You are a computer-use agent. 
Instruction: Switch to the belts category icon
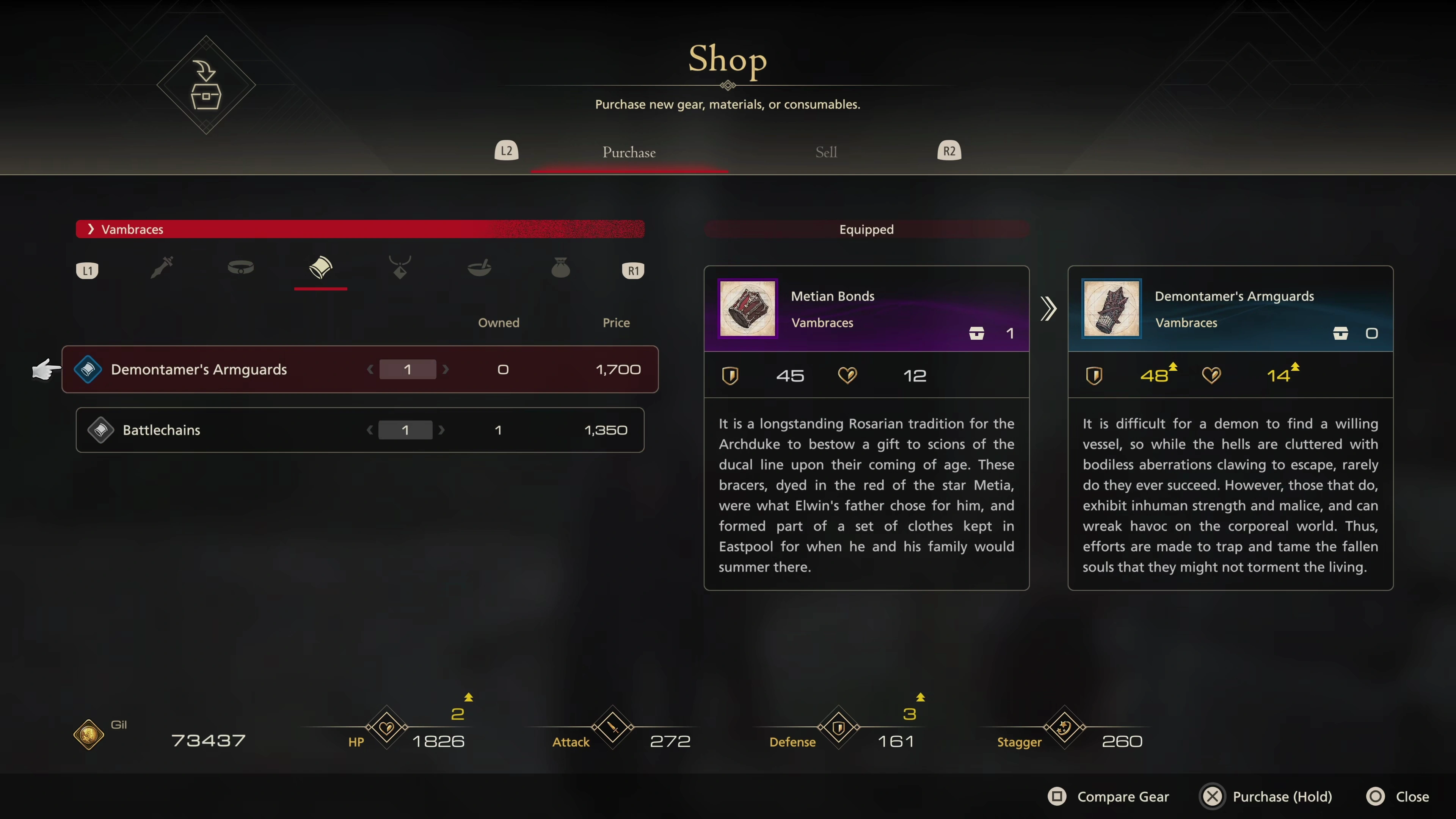(x=241, y=267)
